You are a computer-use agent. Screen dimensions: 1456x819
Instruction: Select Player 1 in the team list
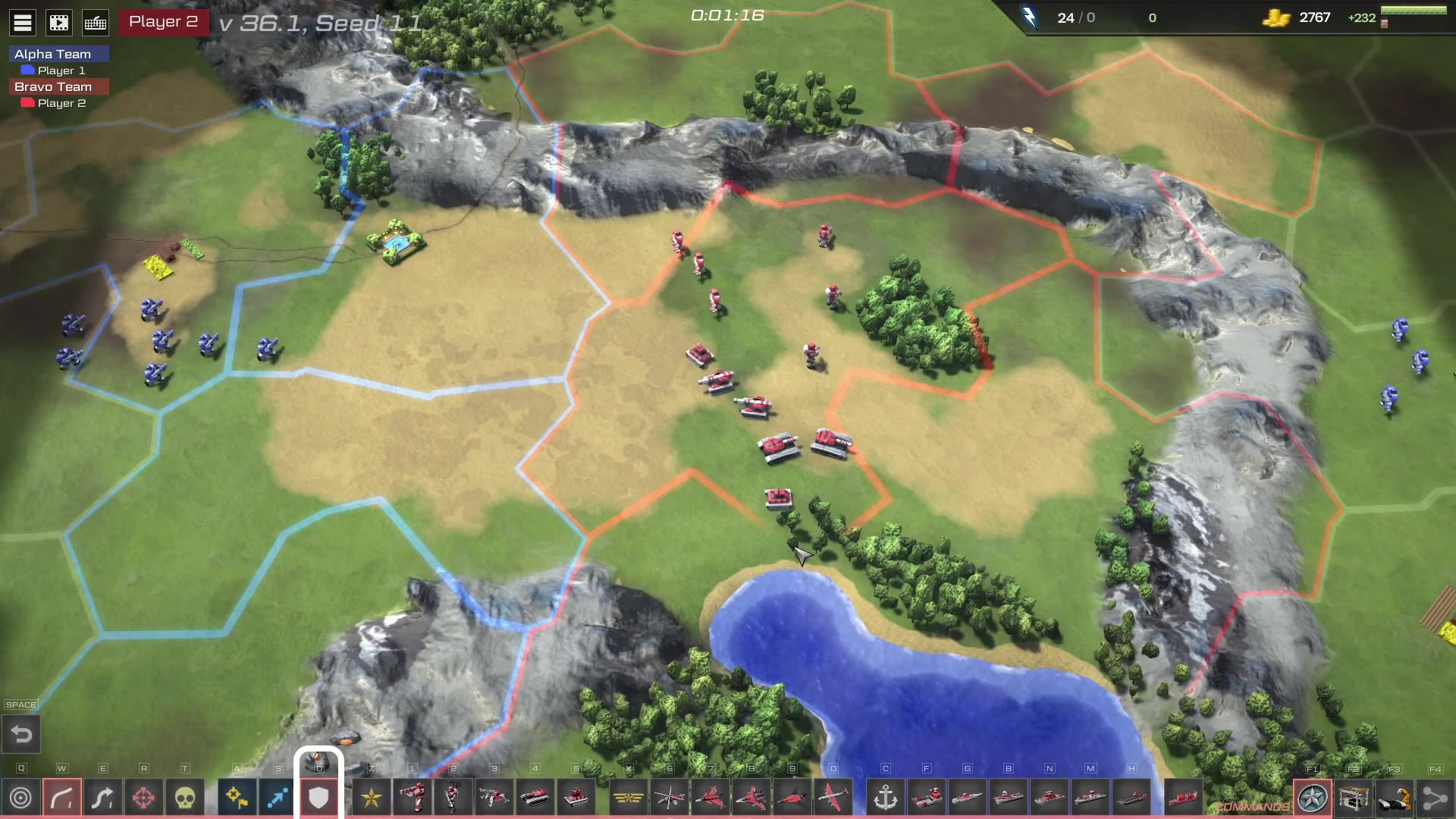coord(61,71)
